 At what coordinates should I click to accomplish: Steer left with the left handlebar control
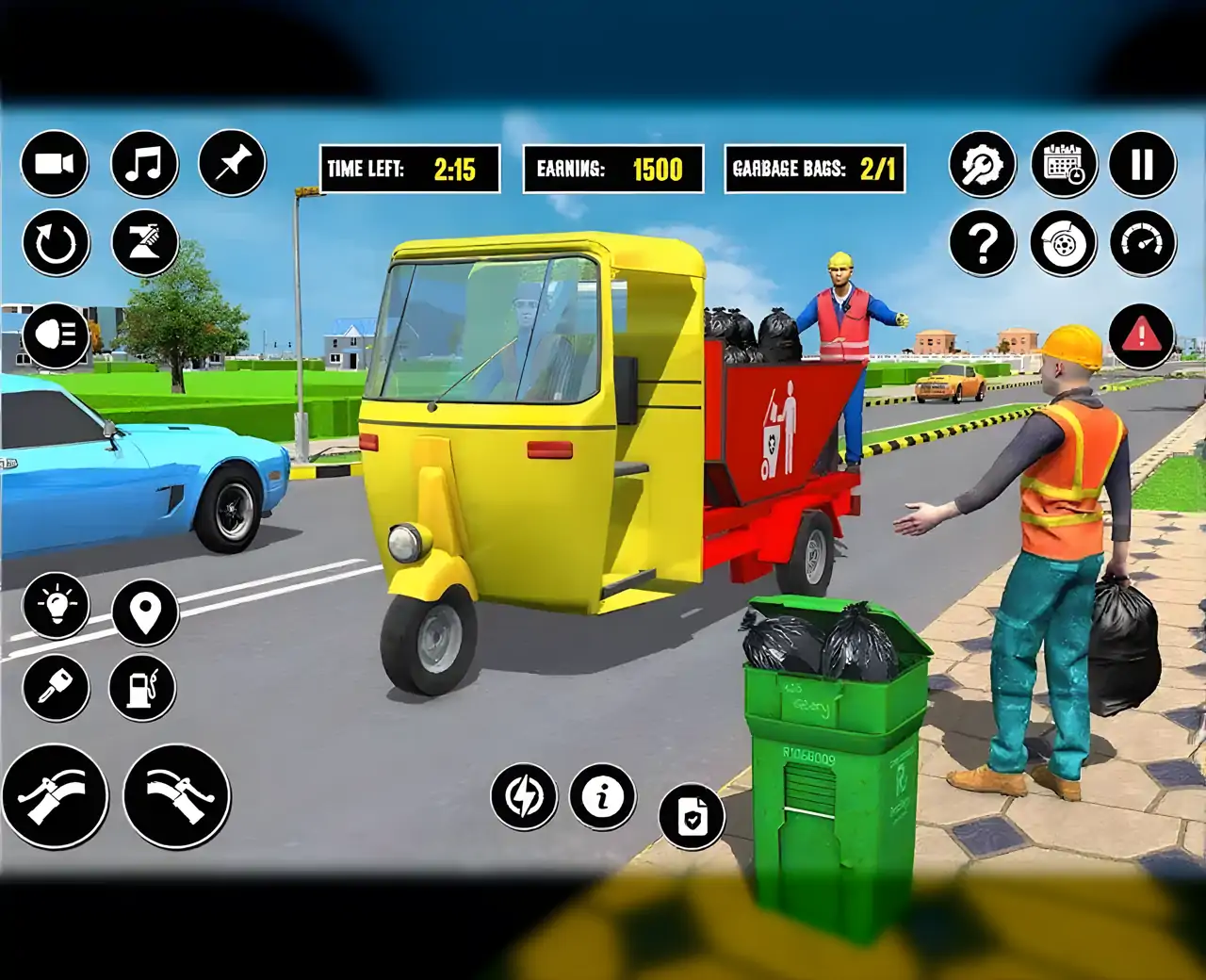(x=56, y=796)
